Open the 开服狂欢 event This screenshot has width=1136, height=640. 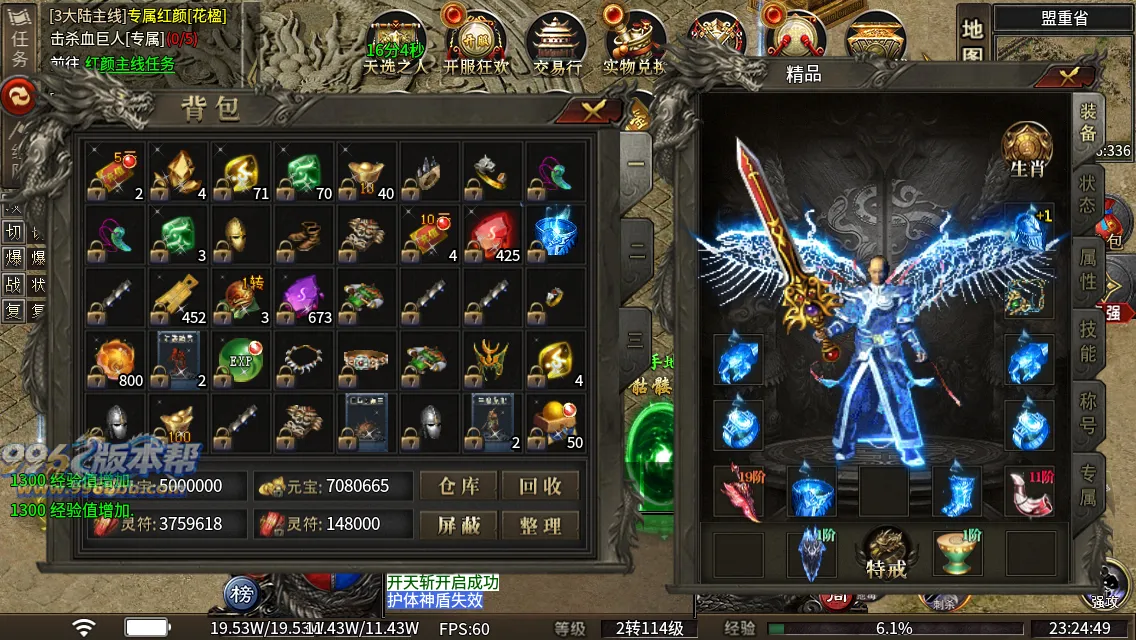pos(476,45)
